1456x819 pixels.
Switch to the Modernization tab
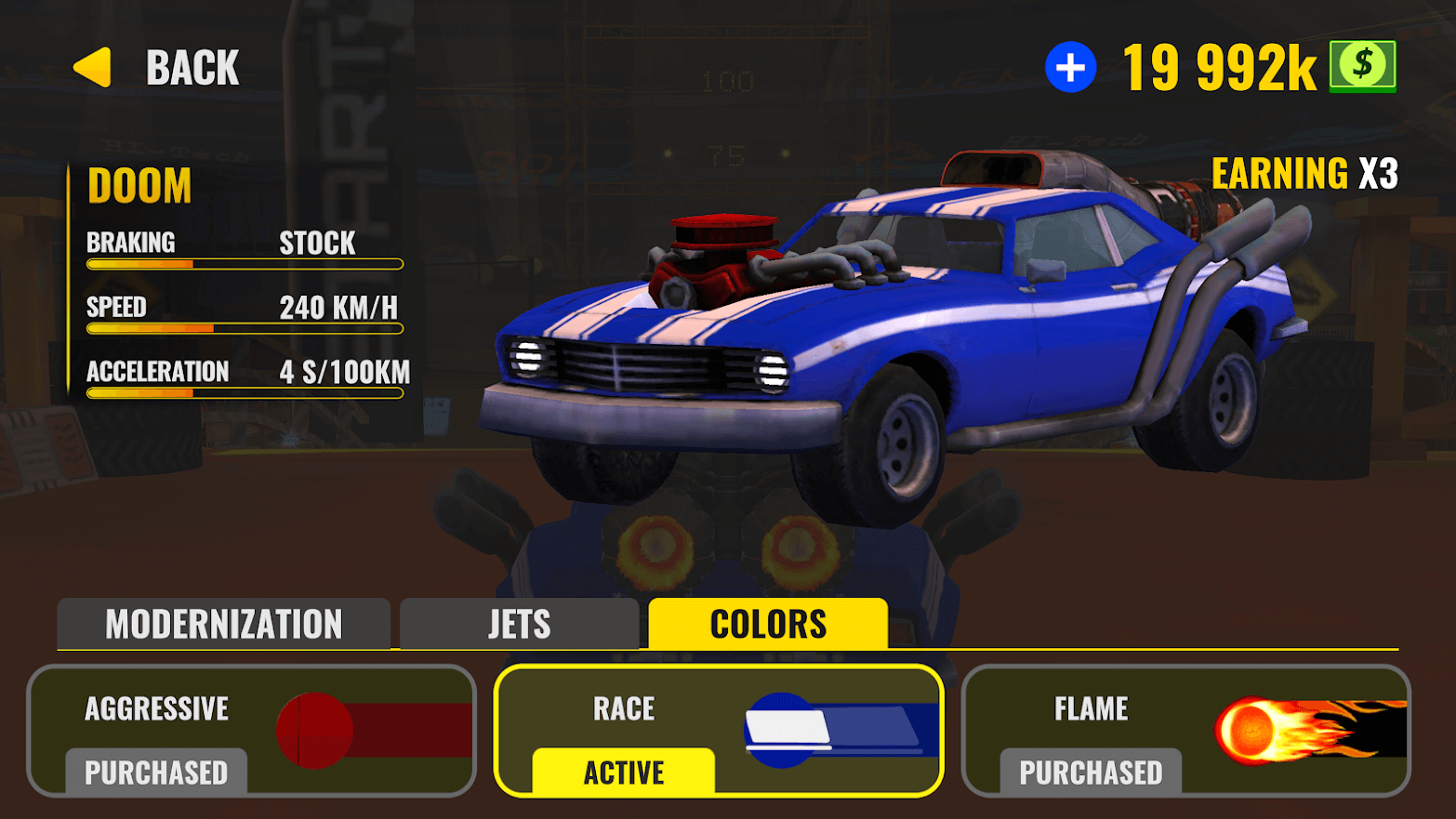[223, 624]
